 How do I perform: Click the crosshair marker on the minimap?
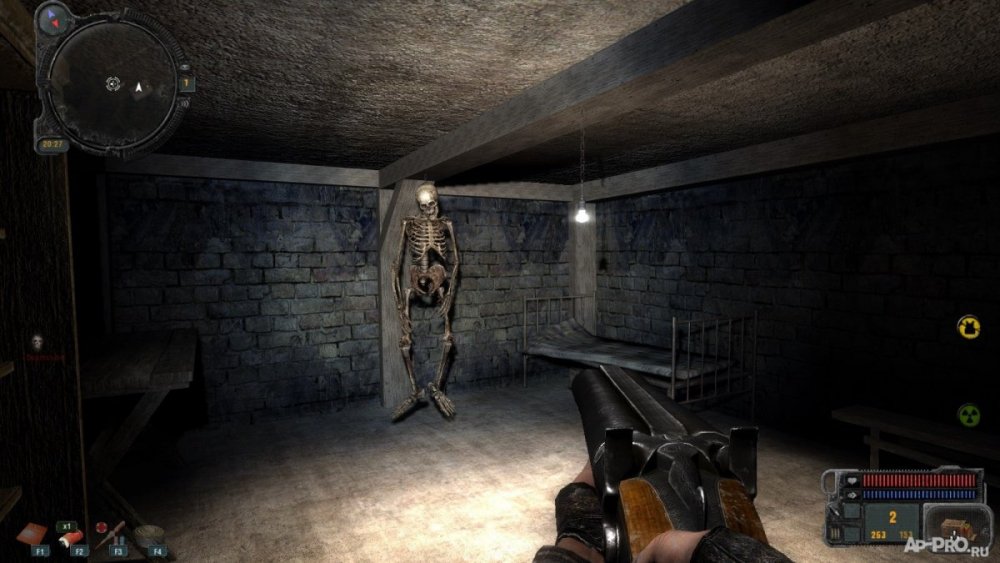pos(113,84)
